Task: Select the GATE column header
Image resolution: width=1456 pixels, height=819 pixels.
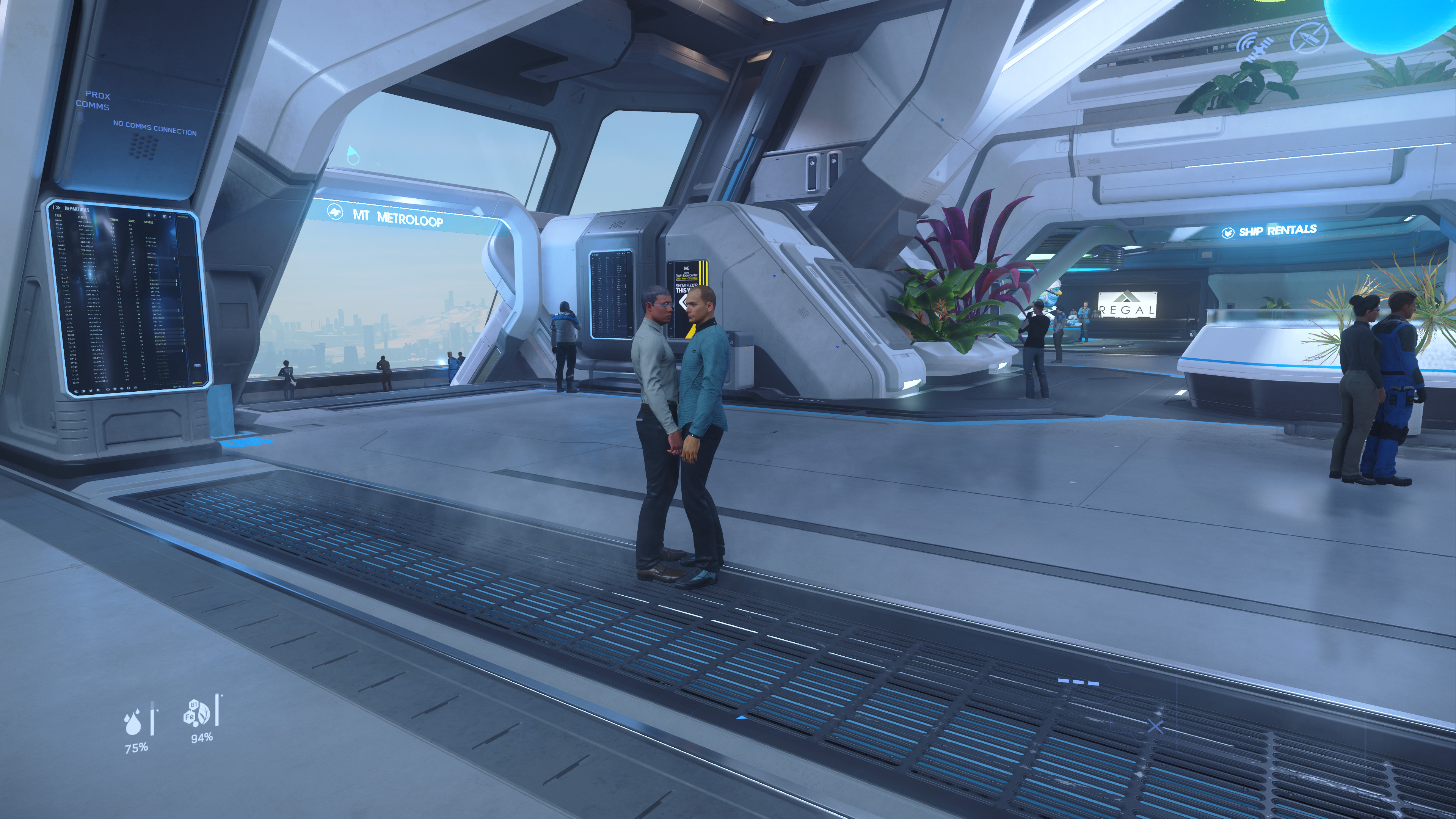Action: tap(132, 221)
